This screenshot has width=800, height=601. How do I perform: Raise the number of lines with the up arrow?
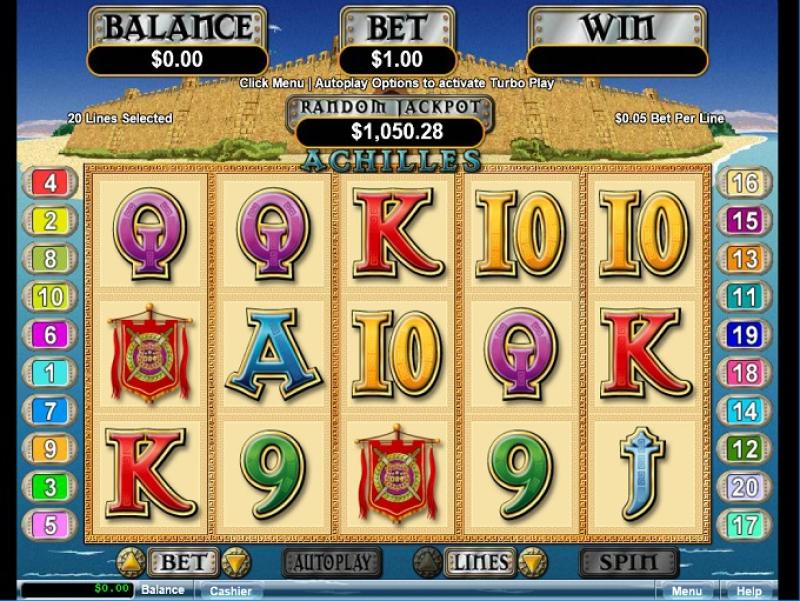pyautogui.click(x=427, y=562)
